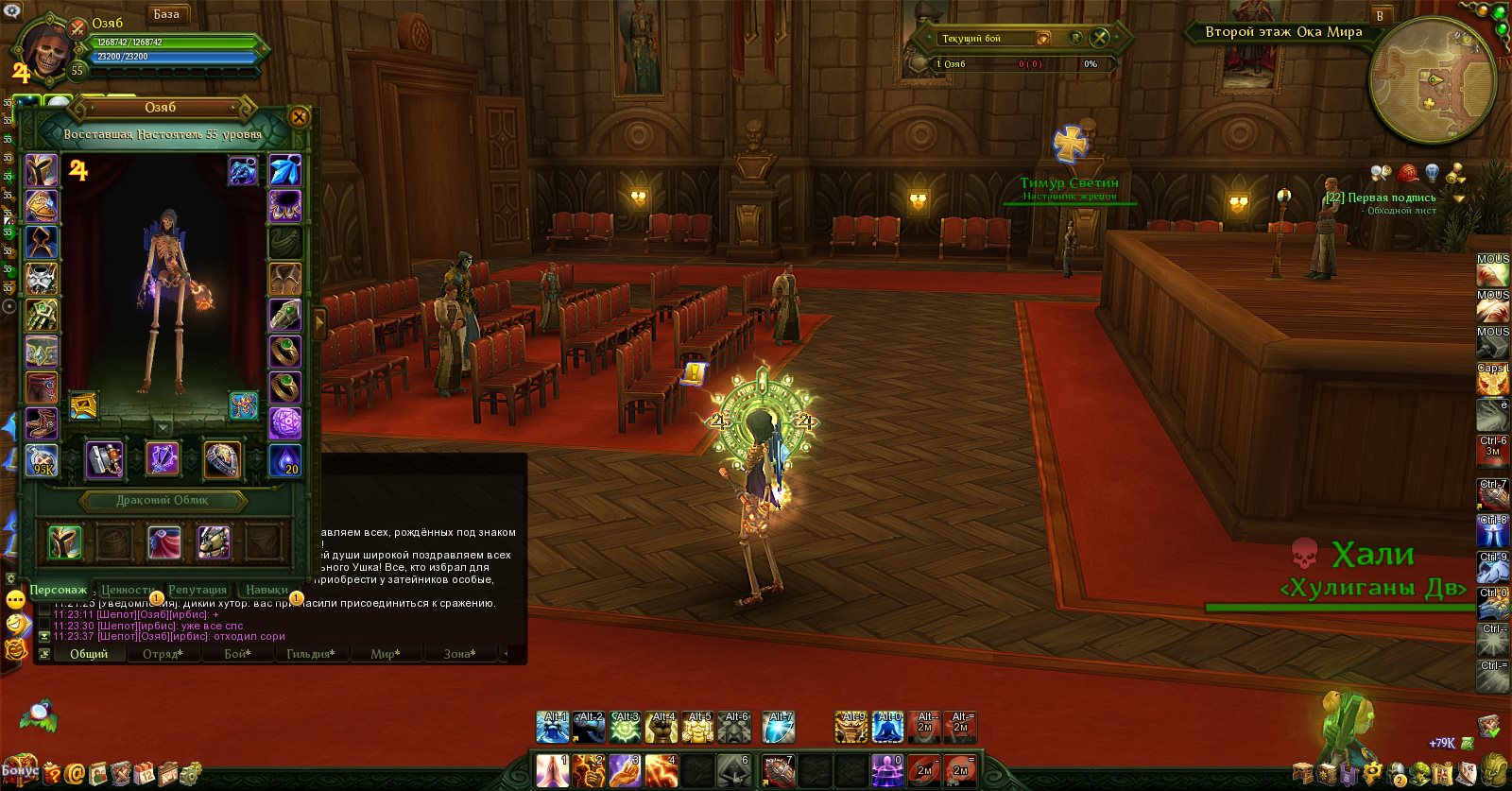Trigger the Alt-0 blue meditation ability

[x=888, y=727]
